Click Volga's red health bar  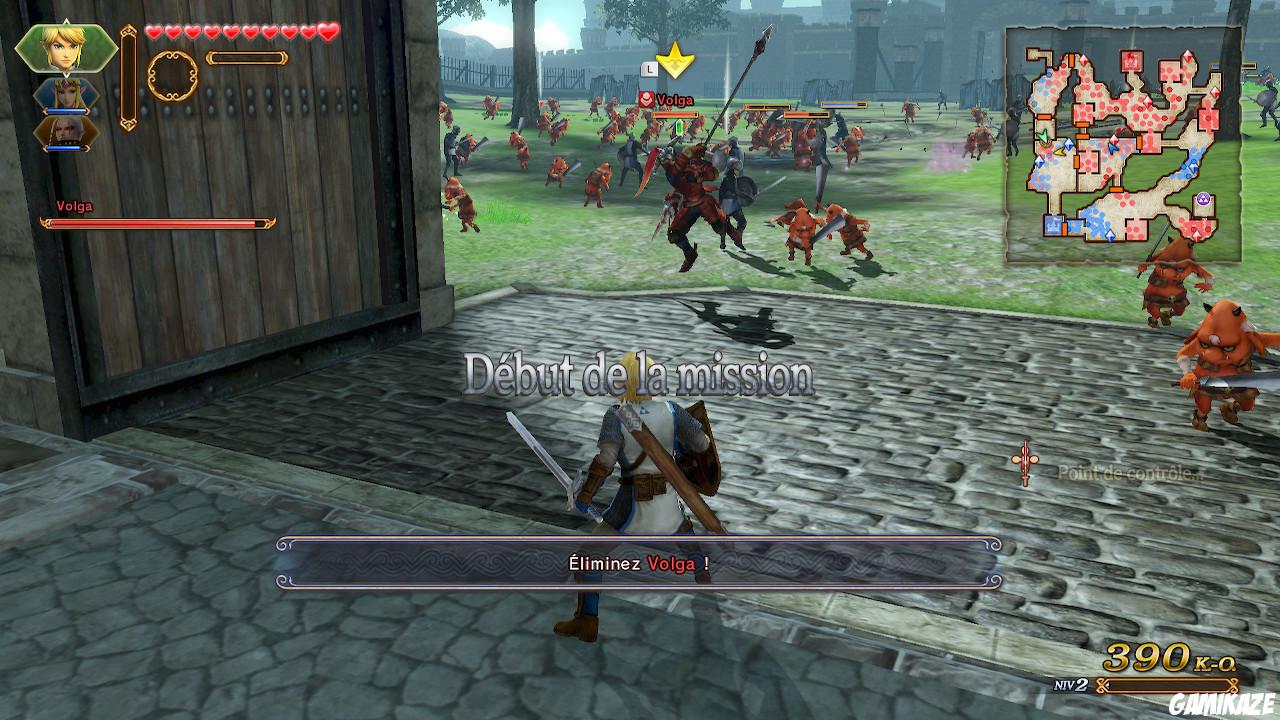[160, 223]
